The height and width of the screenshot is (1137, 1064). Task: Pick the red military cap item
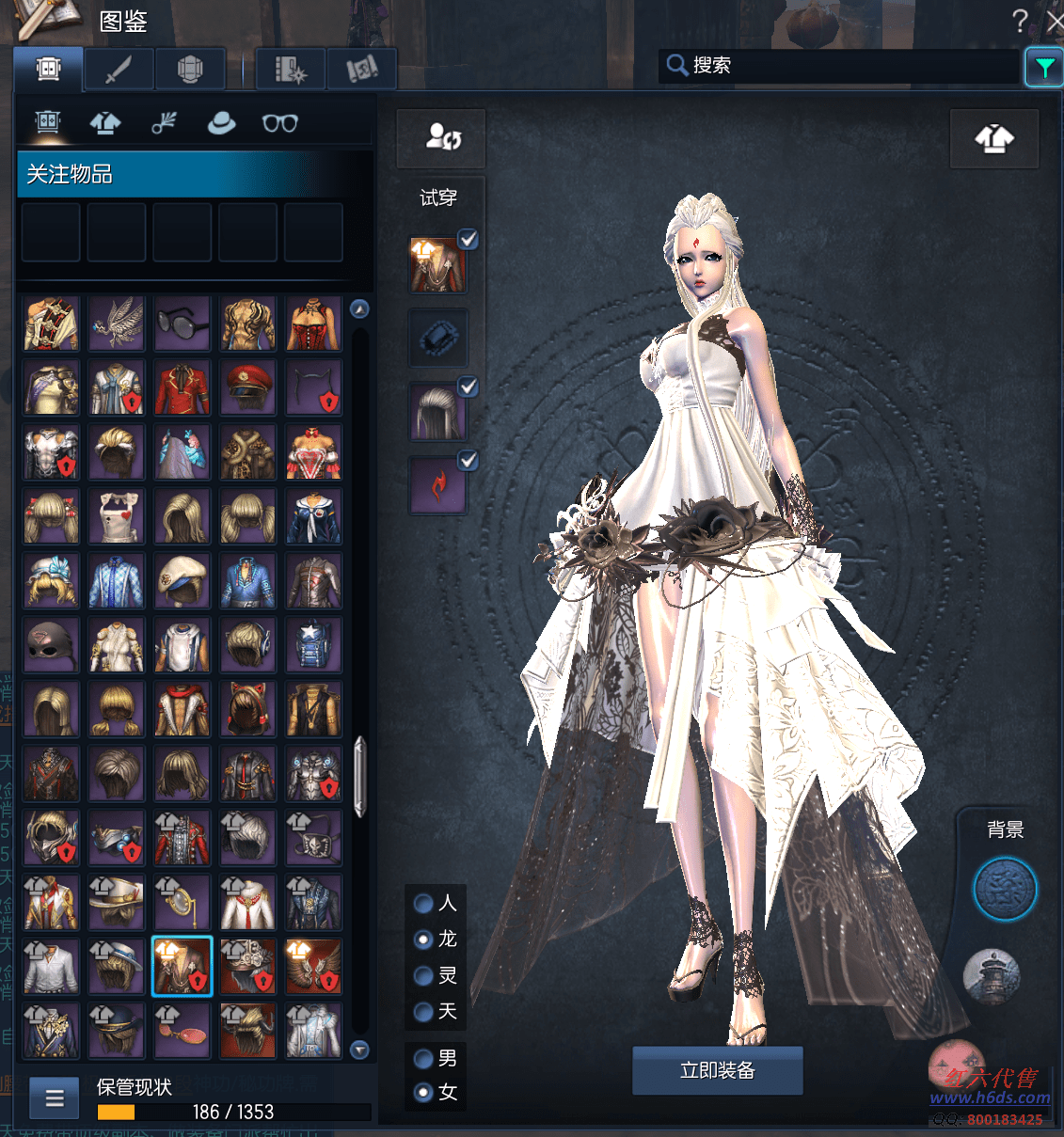pyautogui.click(x=248, y=387)
